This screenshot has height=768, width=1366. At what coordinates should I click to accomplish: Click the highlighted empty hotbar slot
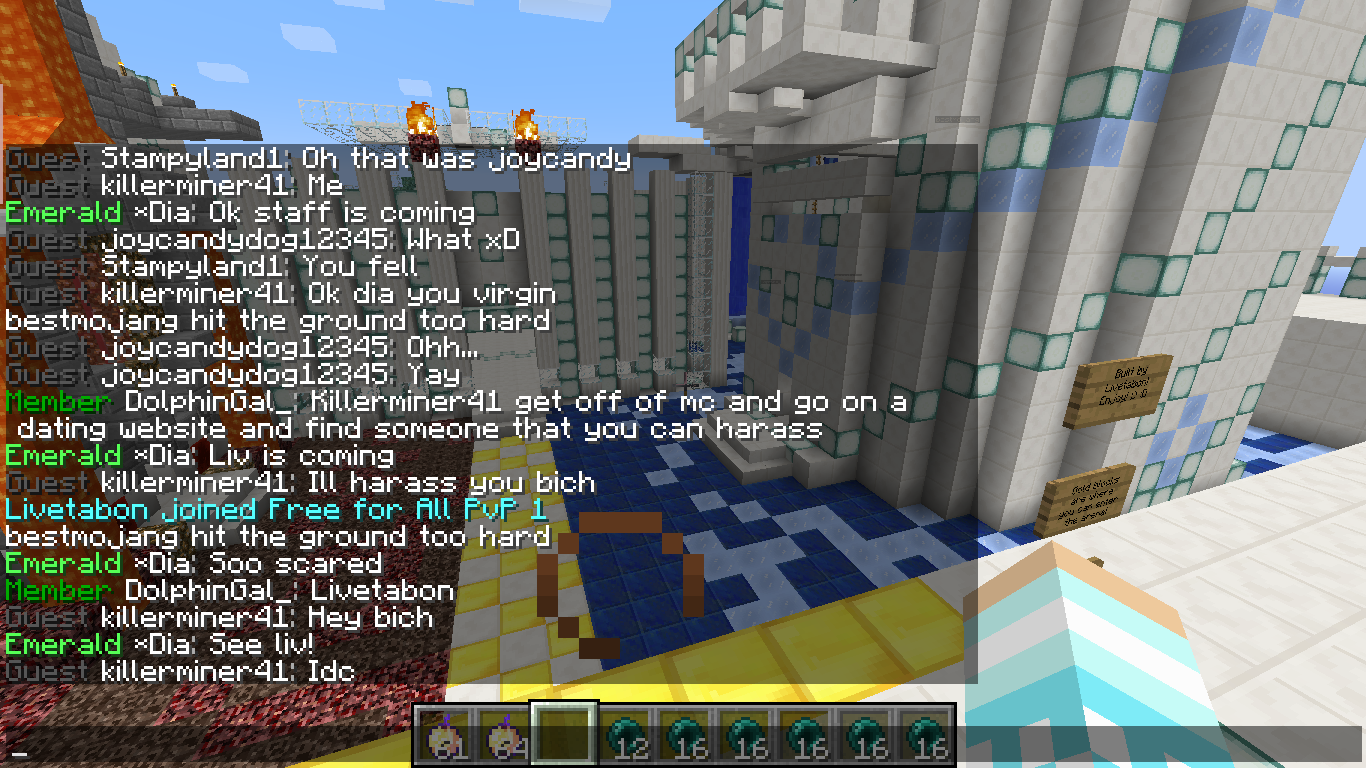click(564, 735)
